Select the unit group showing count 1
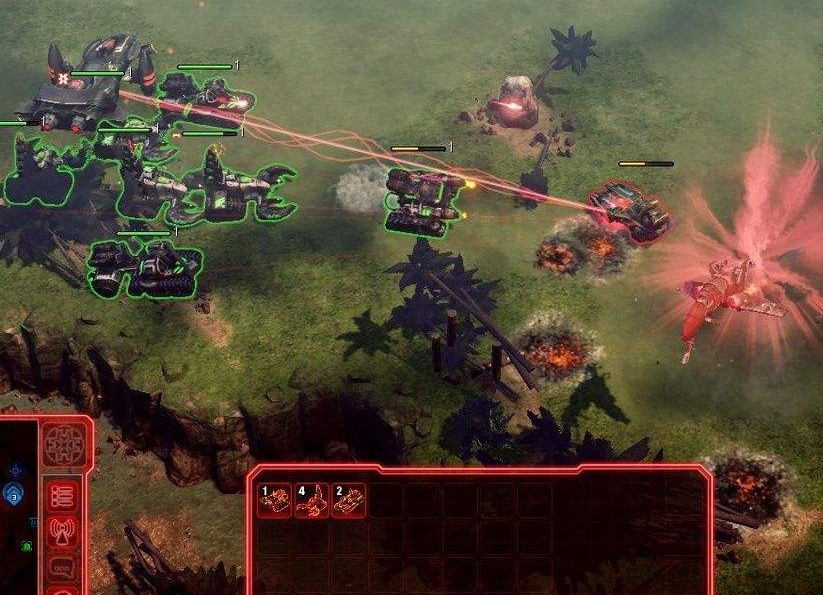Viewport: 823px width, 595px height. [x=275, y=500]
